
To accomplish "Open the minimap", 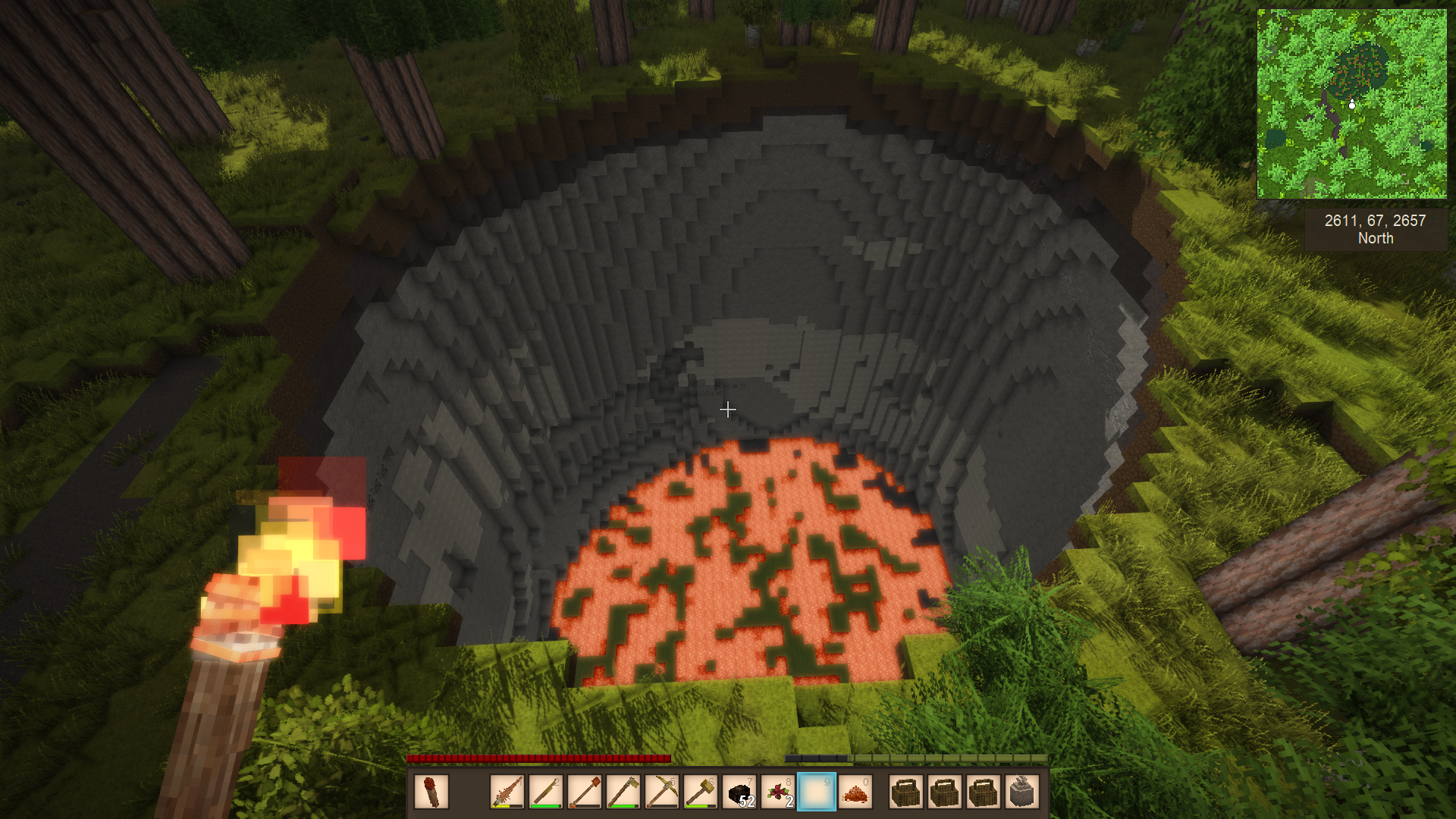I will point(1351,104).
